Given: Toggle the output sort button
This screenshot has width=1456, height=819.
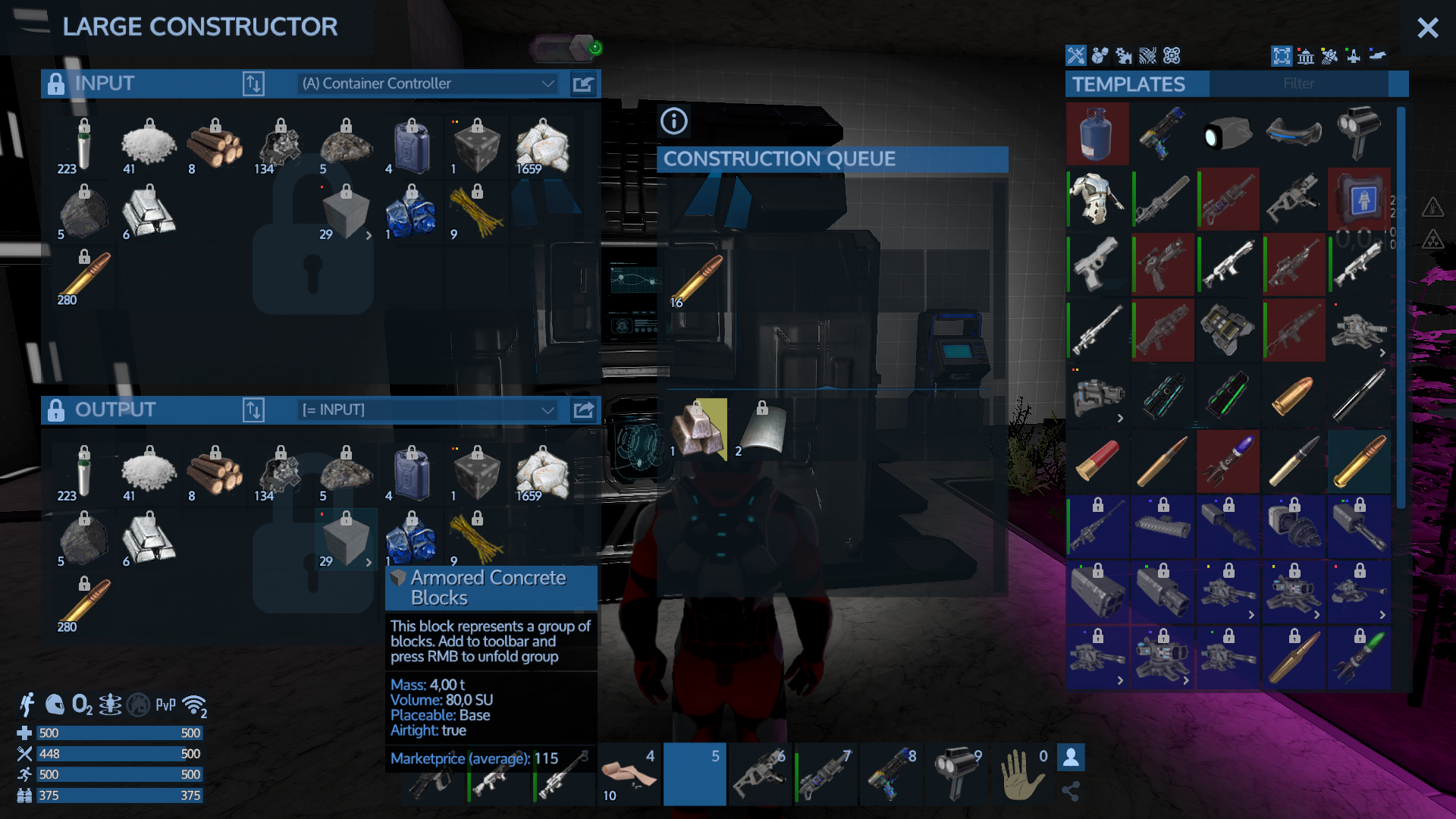Looking at the screenshot, I should 253,410.
